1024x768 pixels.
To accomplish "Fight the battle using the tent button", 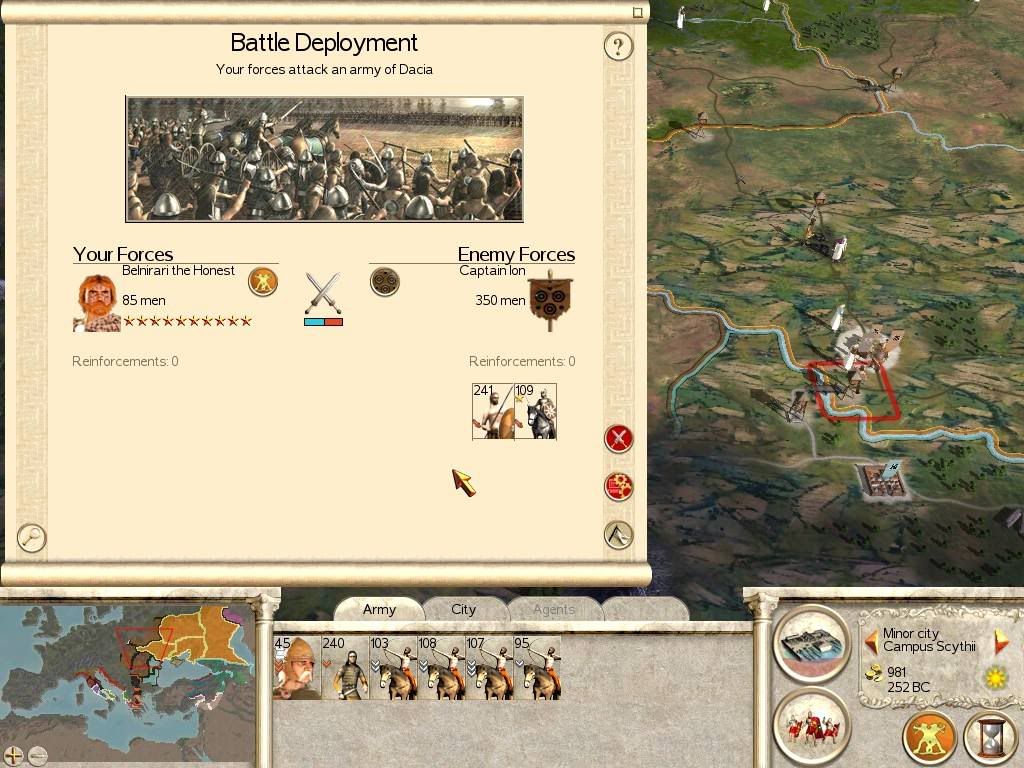I will pyautogui.click(x=619, y=535).
